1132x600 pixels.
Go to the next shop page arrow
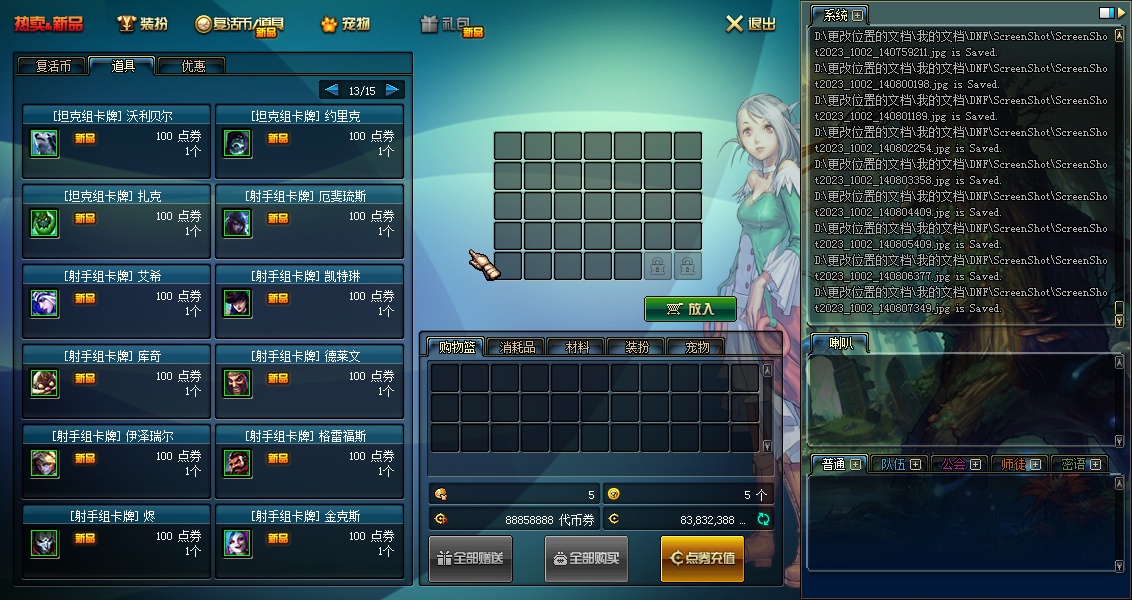[392, 90]
